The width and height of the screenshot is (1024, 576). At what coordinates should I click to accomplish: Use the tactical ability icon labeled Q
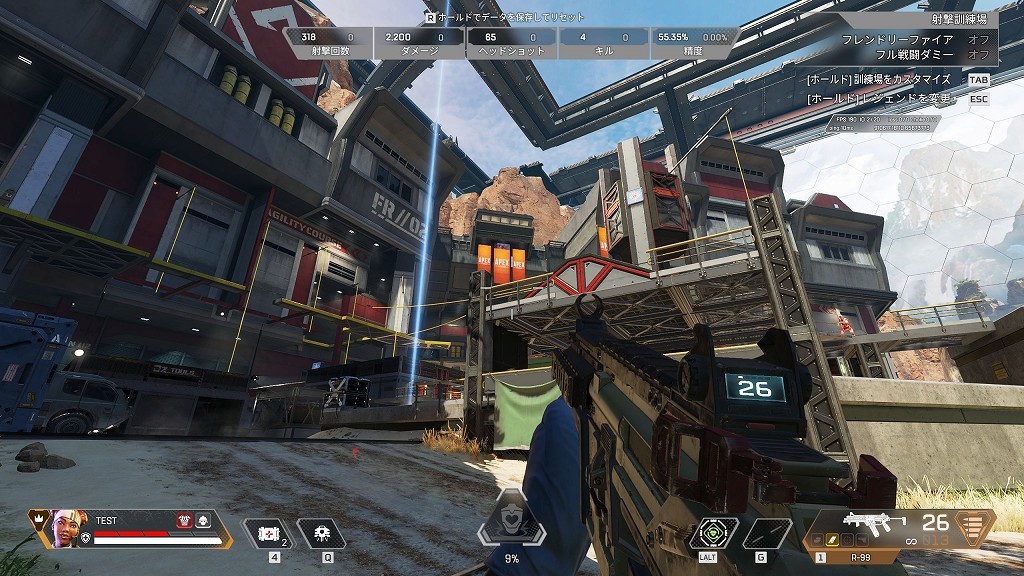pyautogui.click(x=321, y=533)
